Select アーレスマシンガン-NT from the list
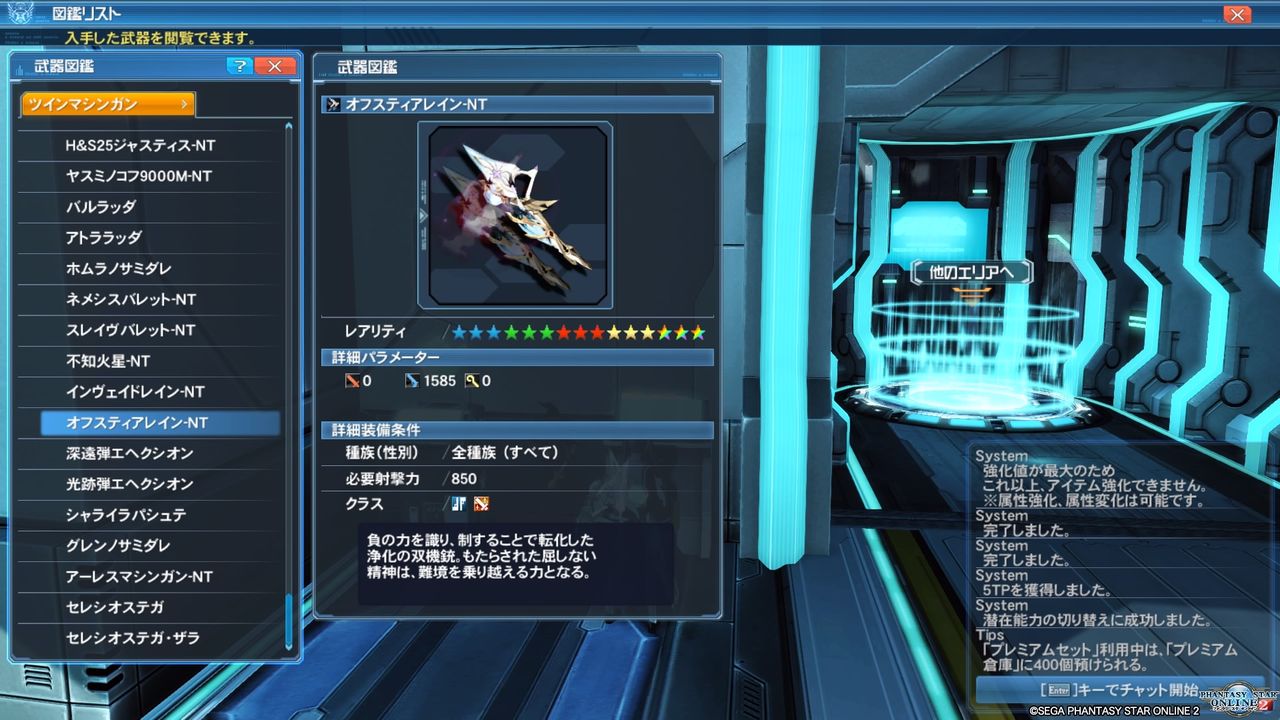This screenshot has width=1280, height=720. click(135, 577)
